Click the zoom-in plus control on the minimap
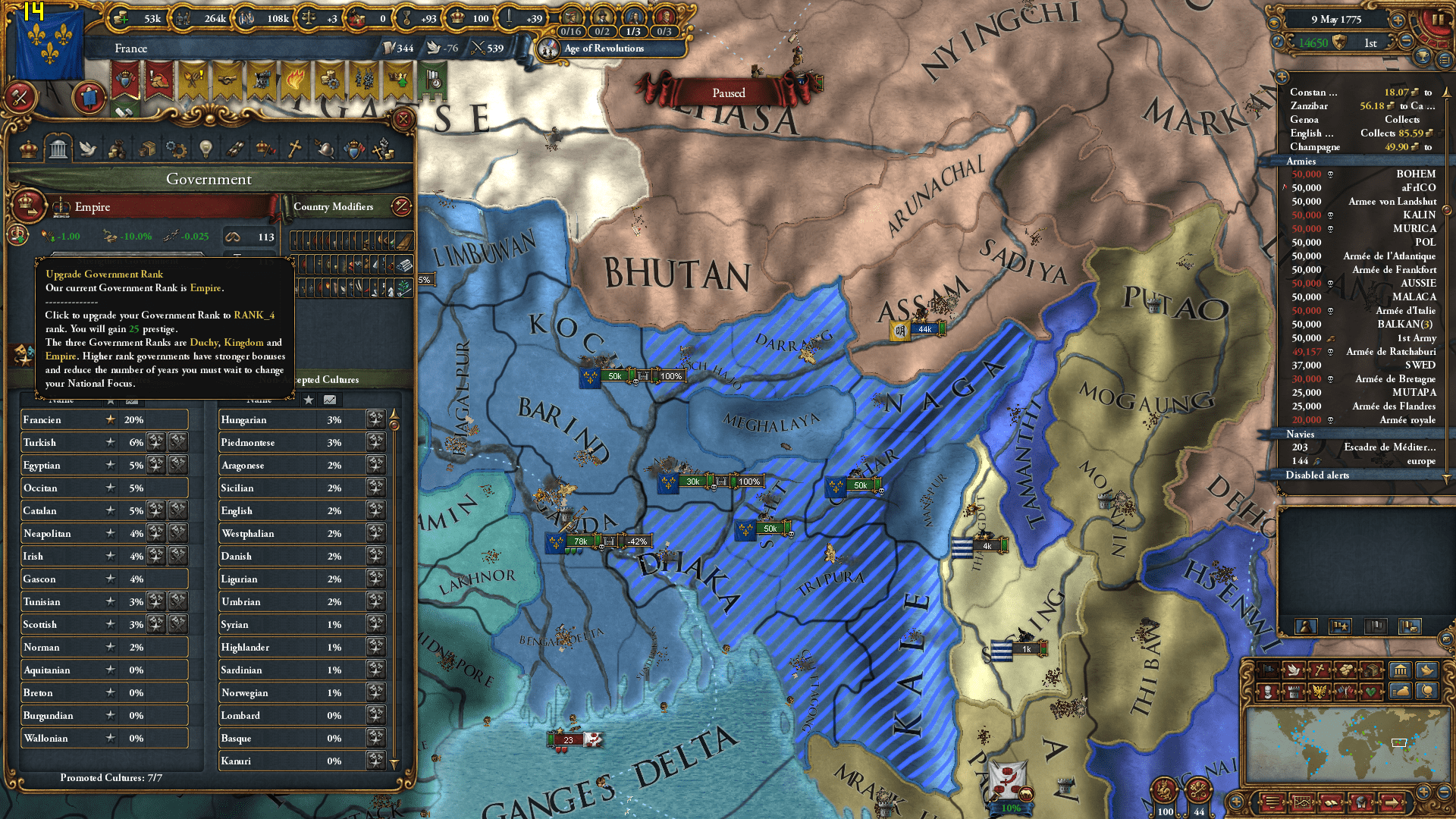The width and height of the screenshot is (1456, 819). point(1424,792)
